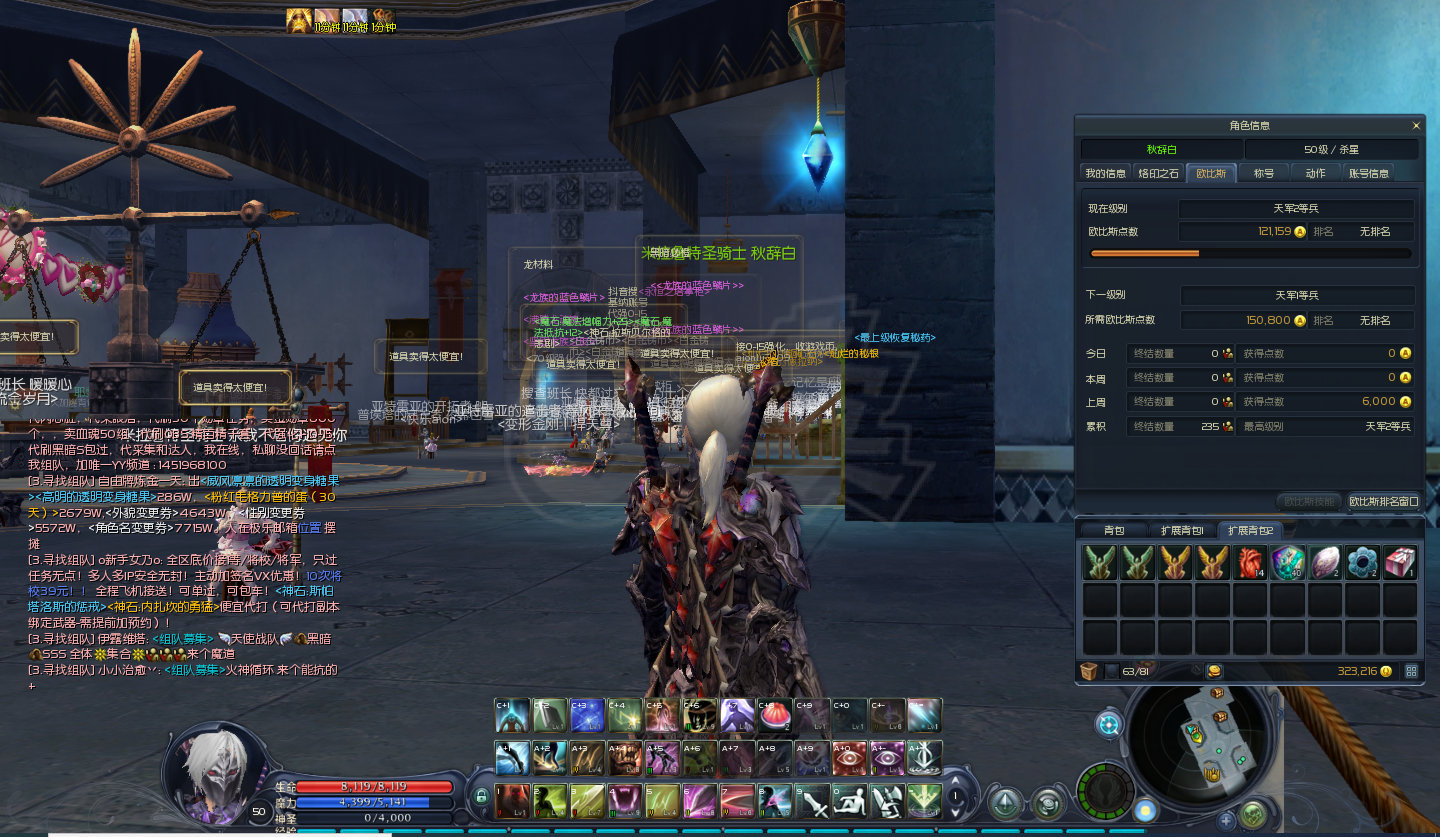Switch to the 我的信息 tab
1440x837 pixels.
1105,173
